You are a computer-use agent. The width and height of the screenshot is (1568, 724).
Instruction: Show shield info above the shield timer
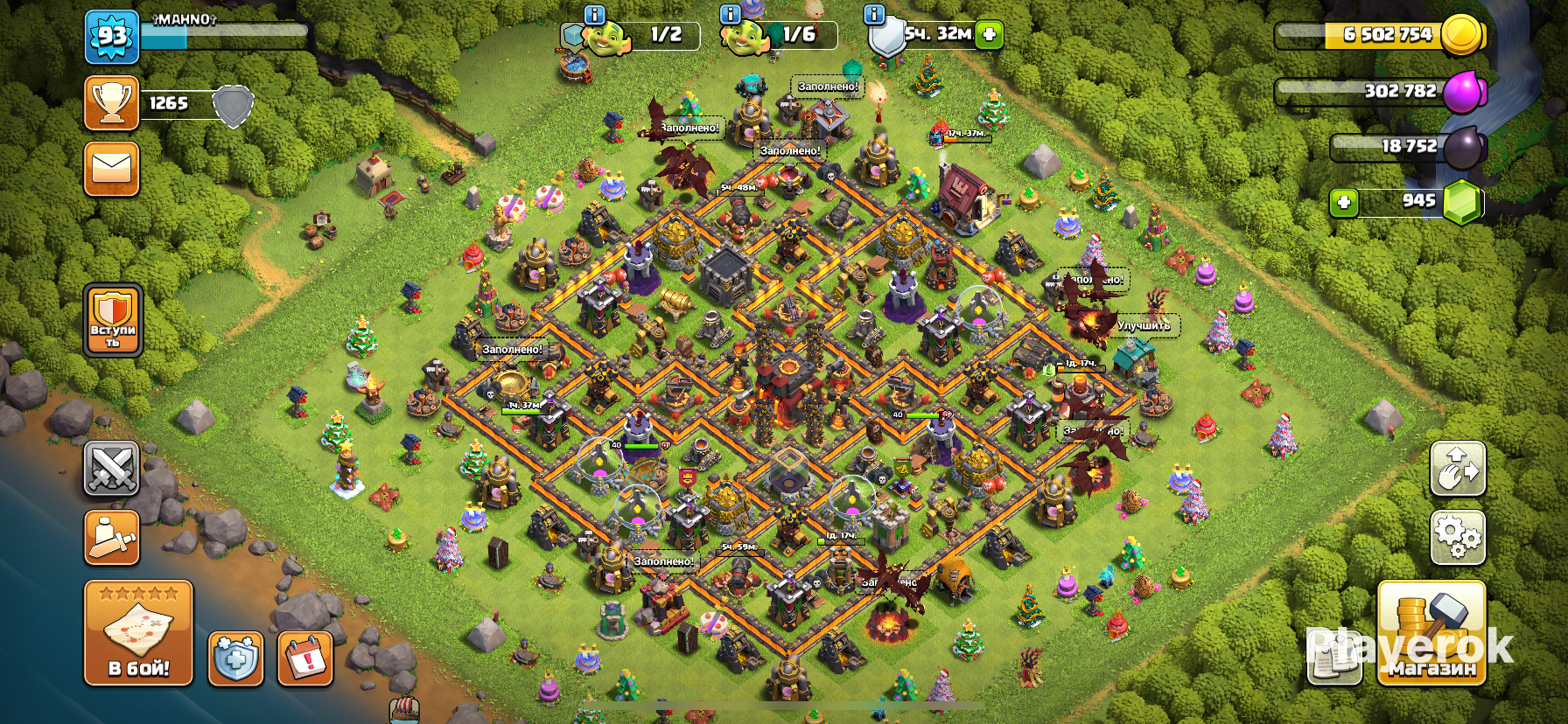tap(873, 14)
